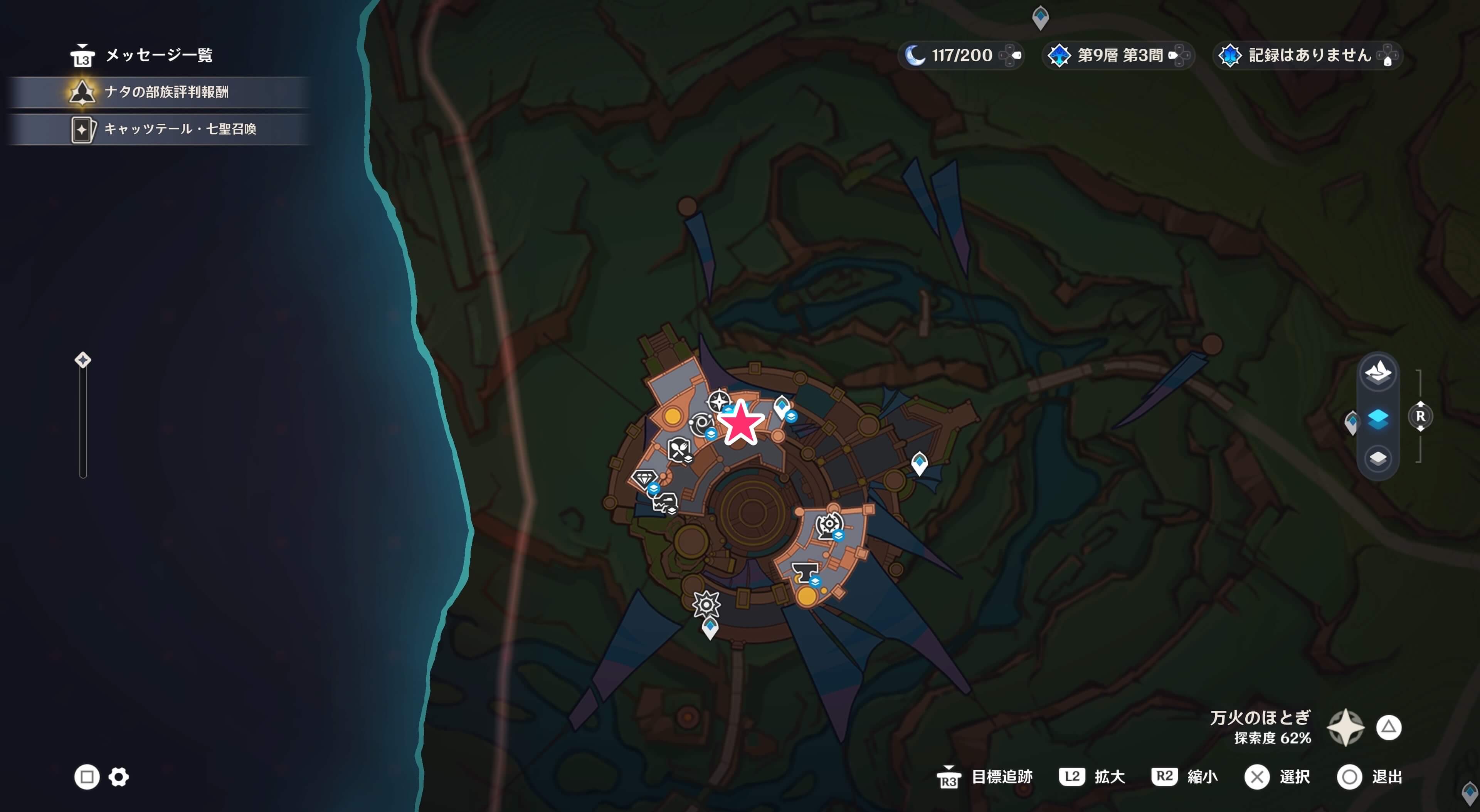Open the Spiral Abyss 第9層 第3間 tracker
Viewport: 1480px width, 812px height.
coord(1117,55)
